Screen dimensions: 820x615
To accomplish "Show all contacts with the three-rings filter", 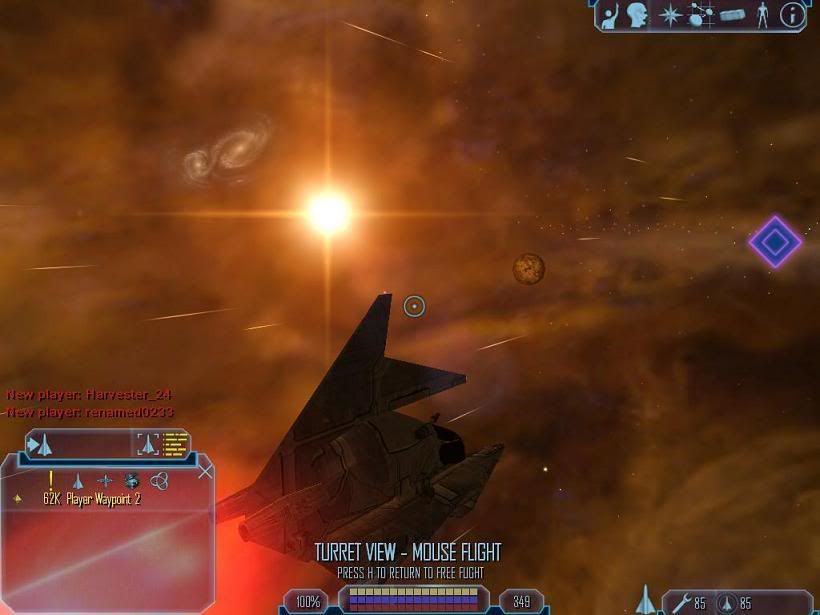I will pos(158,481).
